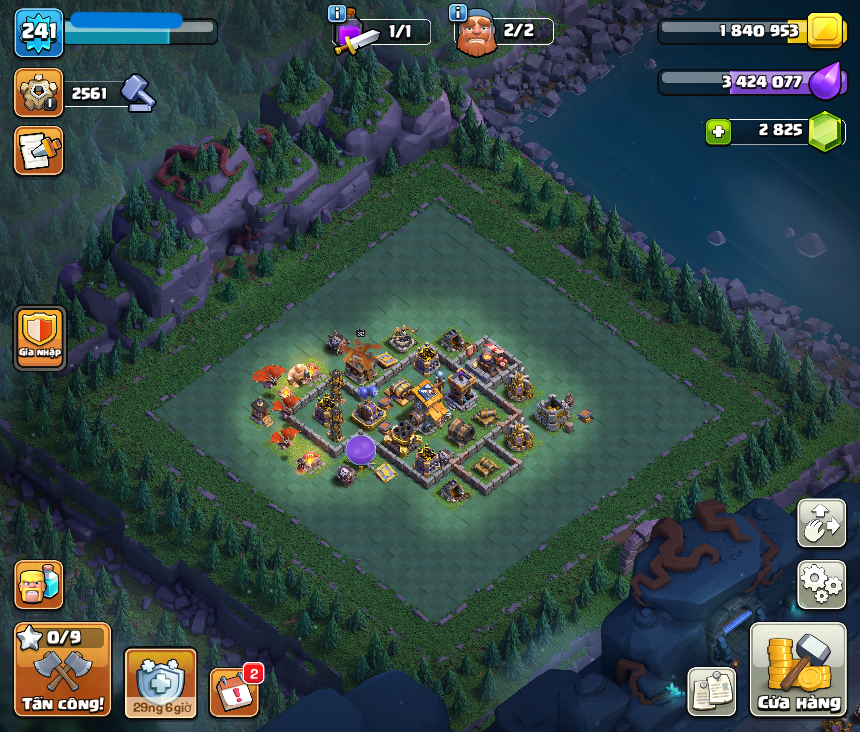Toggle the layout edit hand button

821,523
